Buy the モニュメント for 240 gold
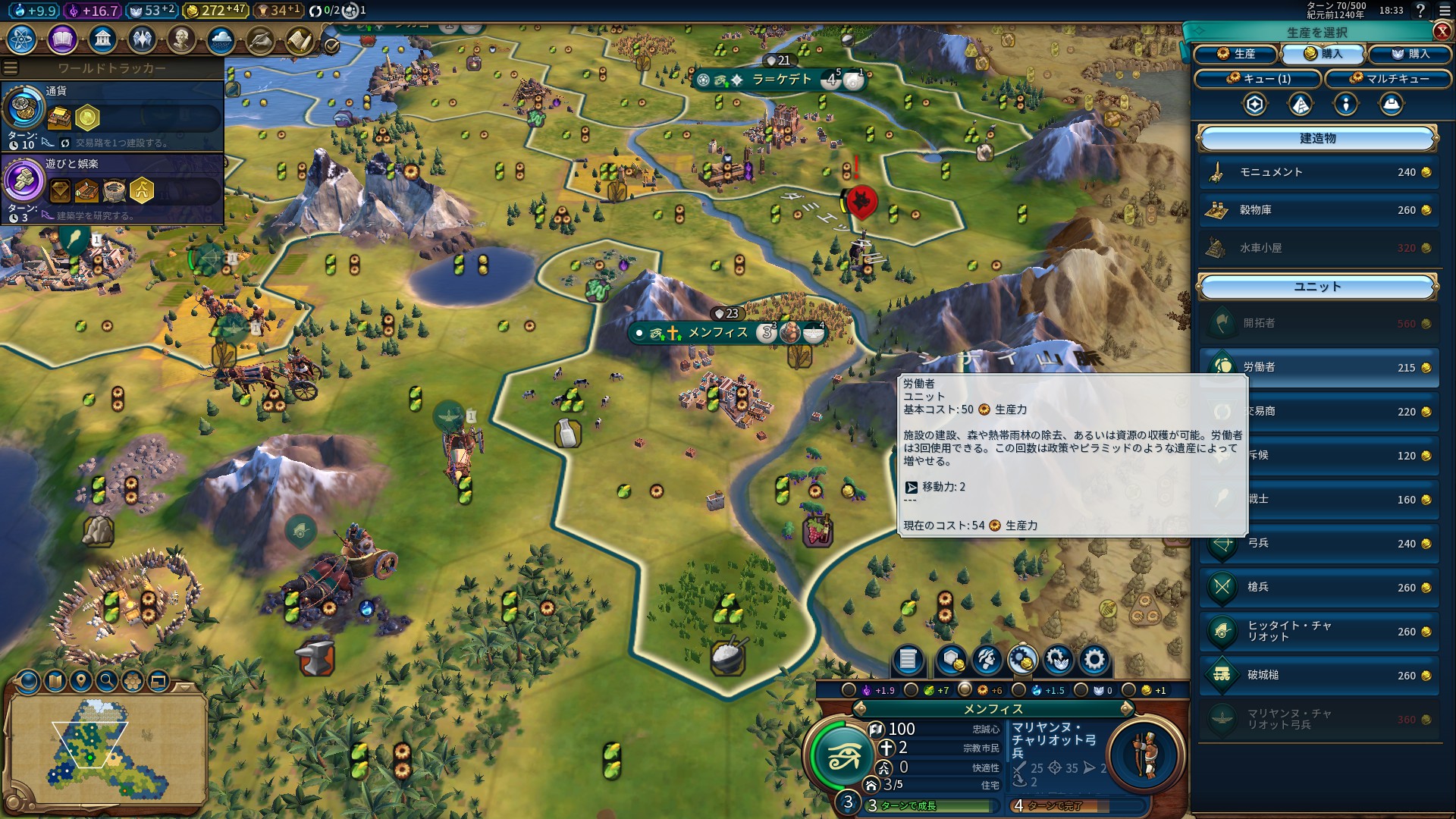1456x819 pixels. point(1318,172)
